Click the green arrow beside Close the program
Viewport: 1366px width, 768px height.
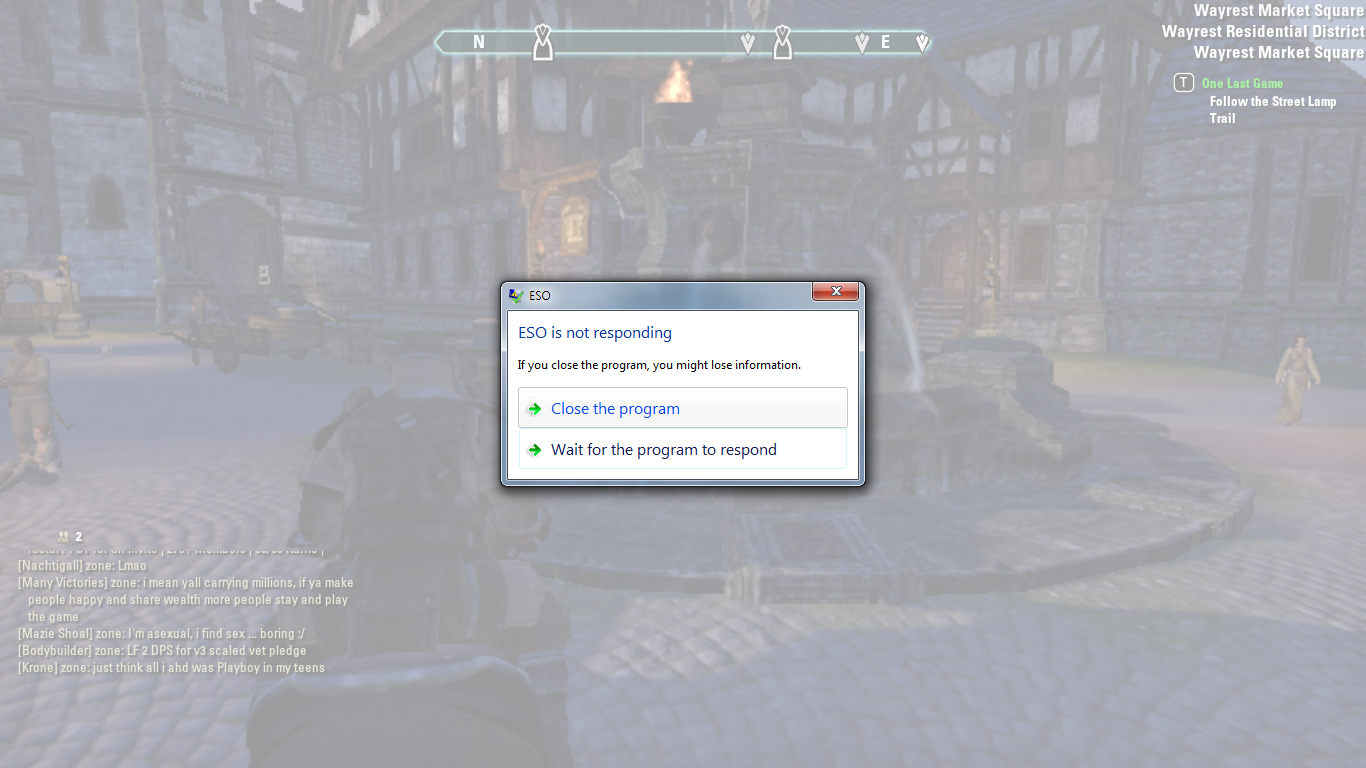pyautogui.click(x=535, y=408)
